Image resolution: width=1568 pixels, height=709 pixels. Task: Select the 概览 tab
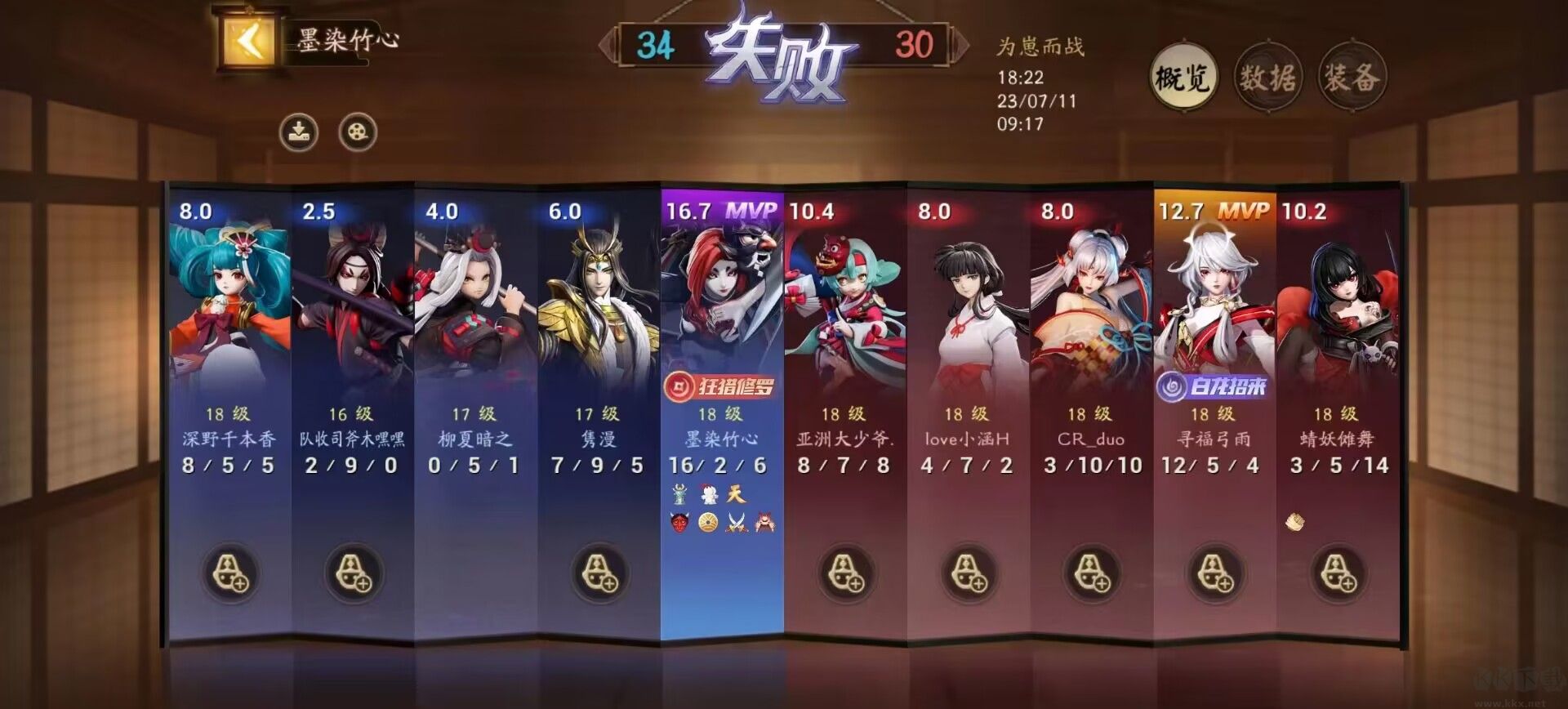[x=1183, y=74]
